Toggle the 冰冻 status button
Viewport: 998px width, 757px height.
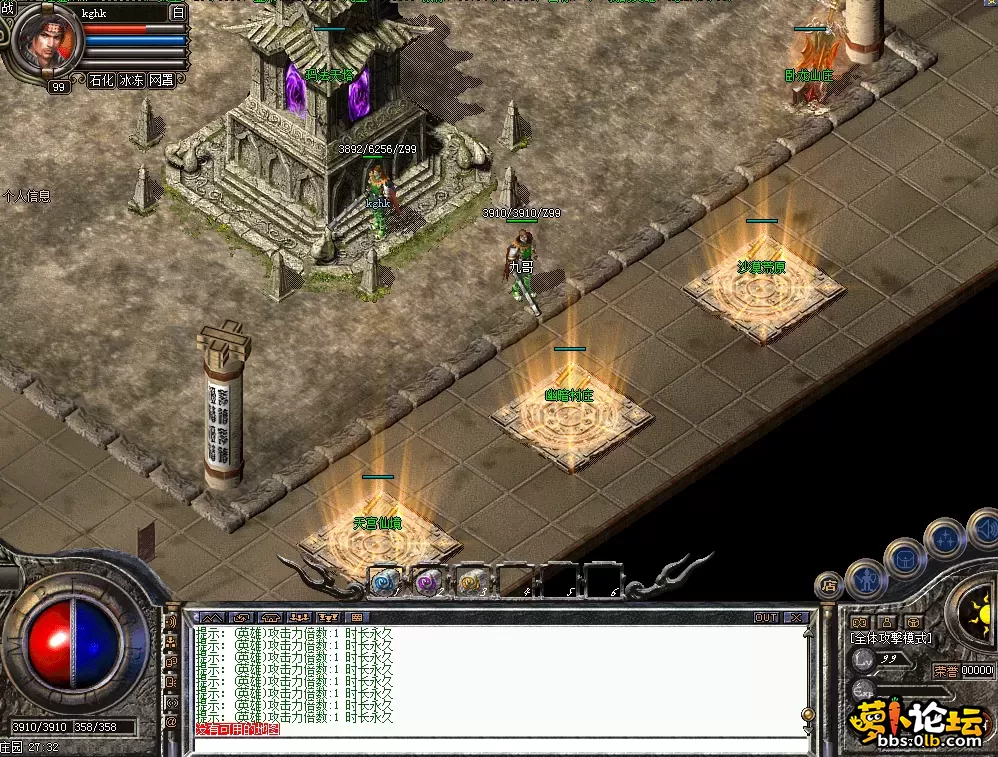pyautogui.click(x=131, y=80)
